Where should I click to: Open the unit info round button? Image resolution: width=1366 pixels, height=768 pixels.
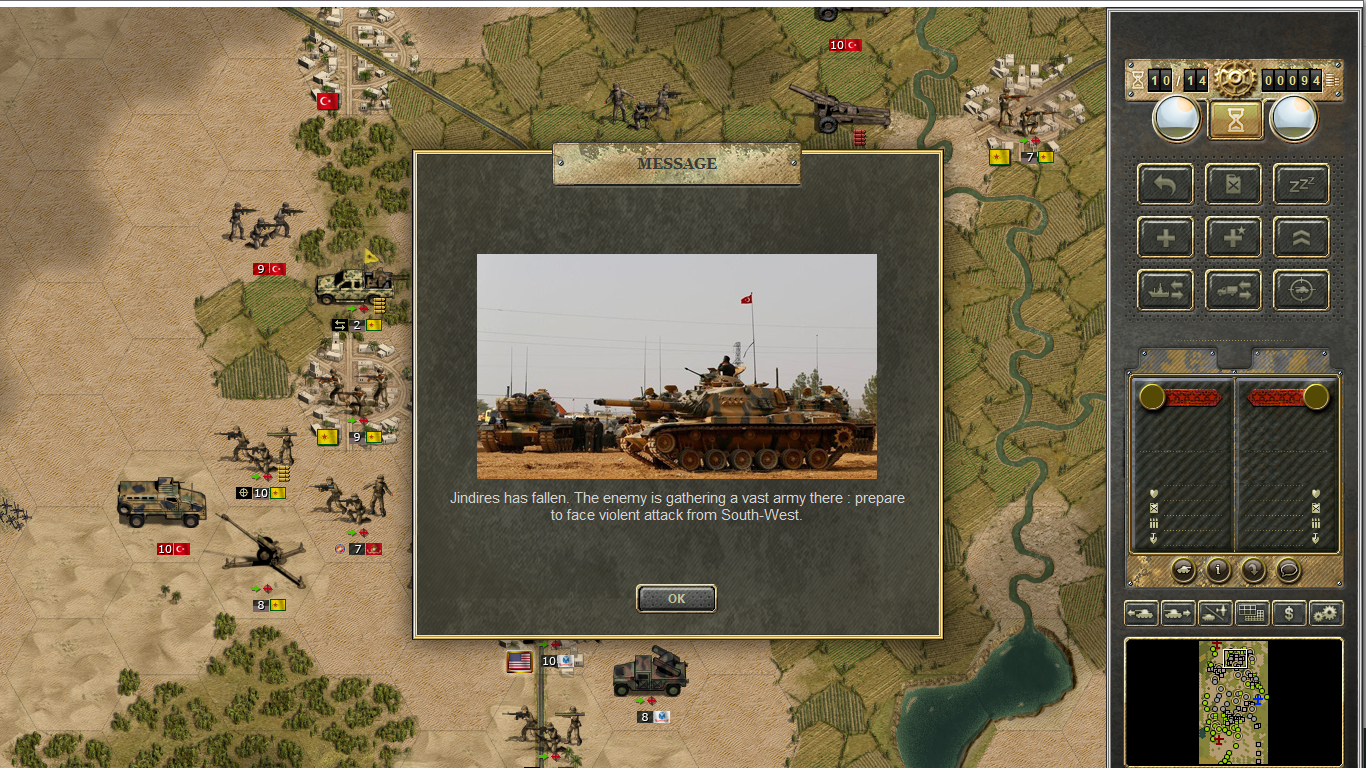click(1218, 570)
